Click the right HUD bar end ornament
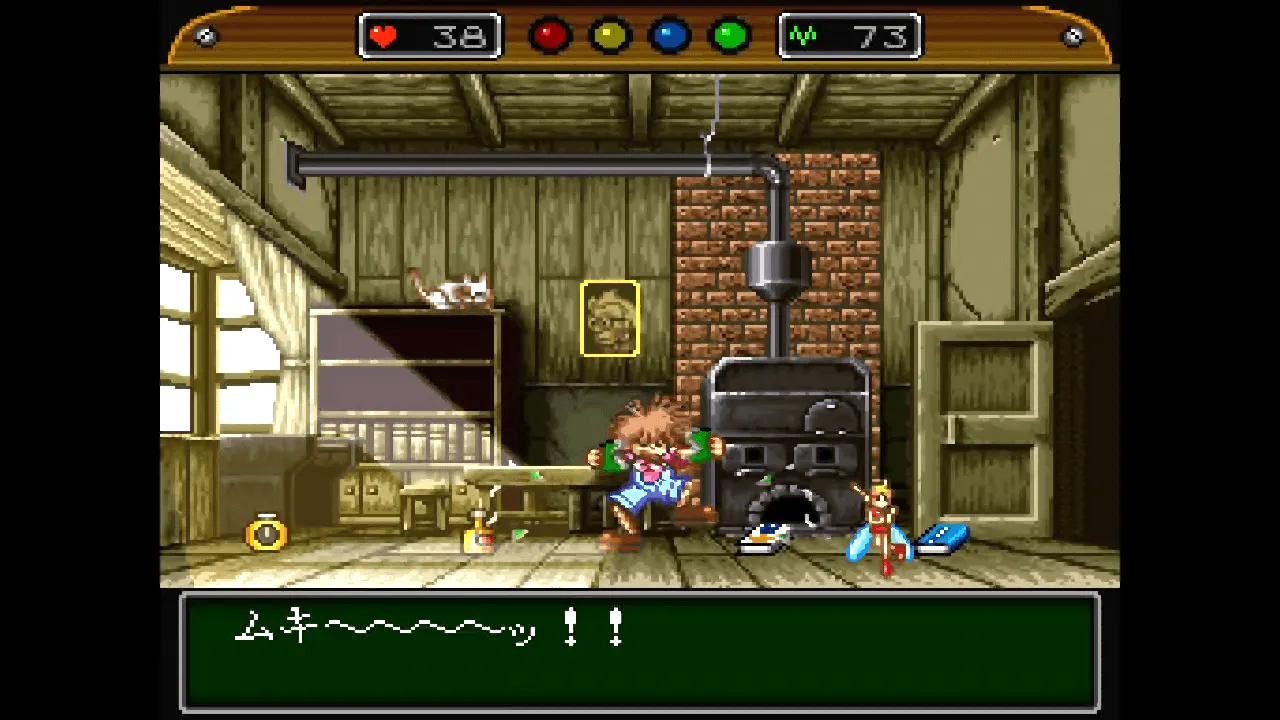Screen dimensions: 1280x720 pyautogui.click(x=1073, y=35)
